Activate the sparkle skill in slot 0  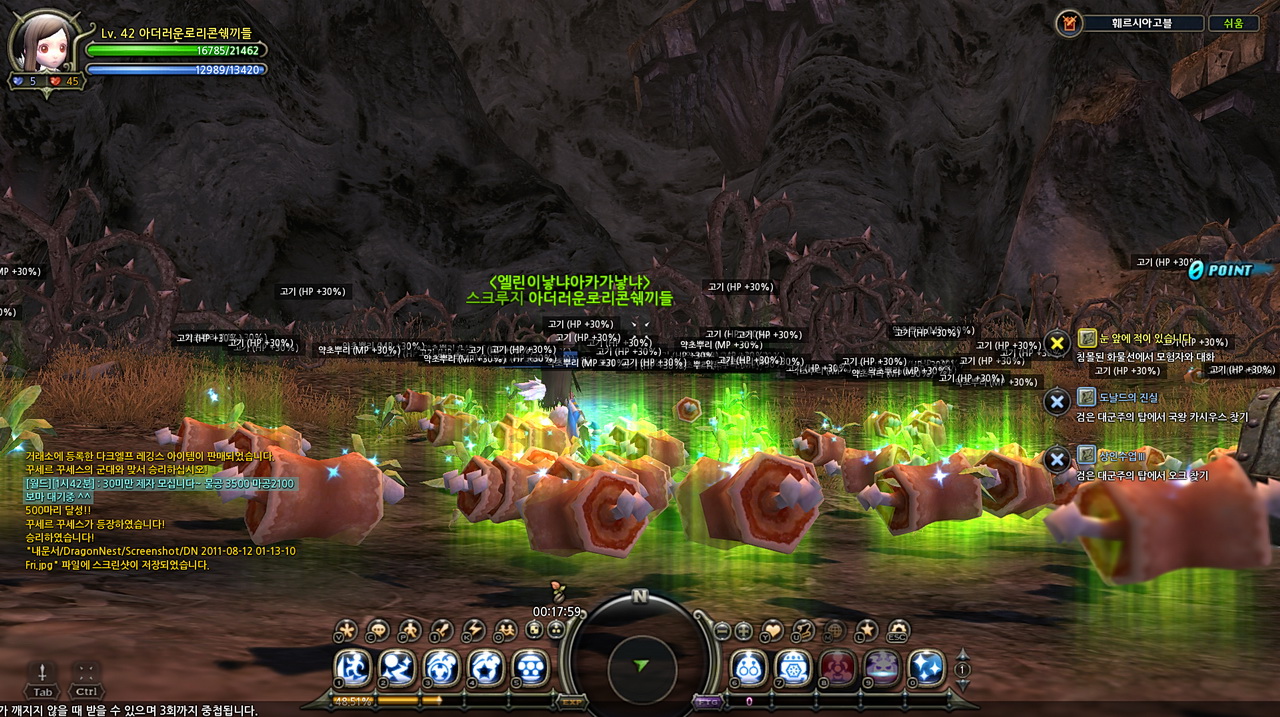pyautogui.click(x=926, y=667)
